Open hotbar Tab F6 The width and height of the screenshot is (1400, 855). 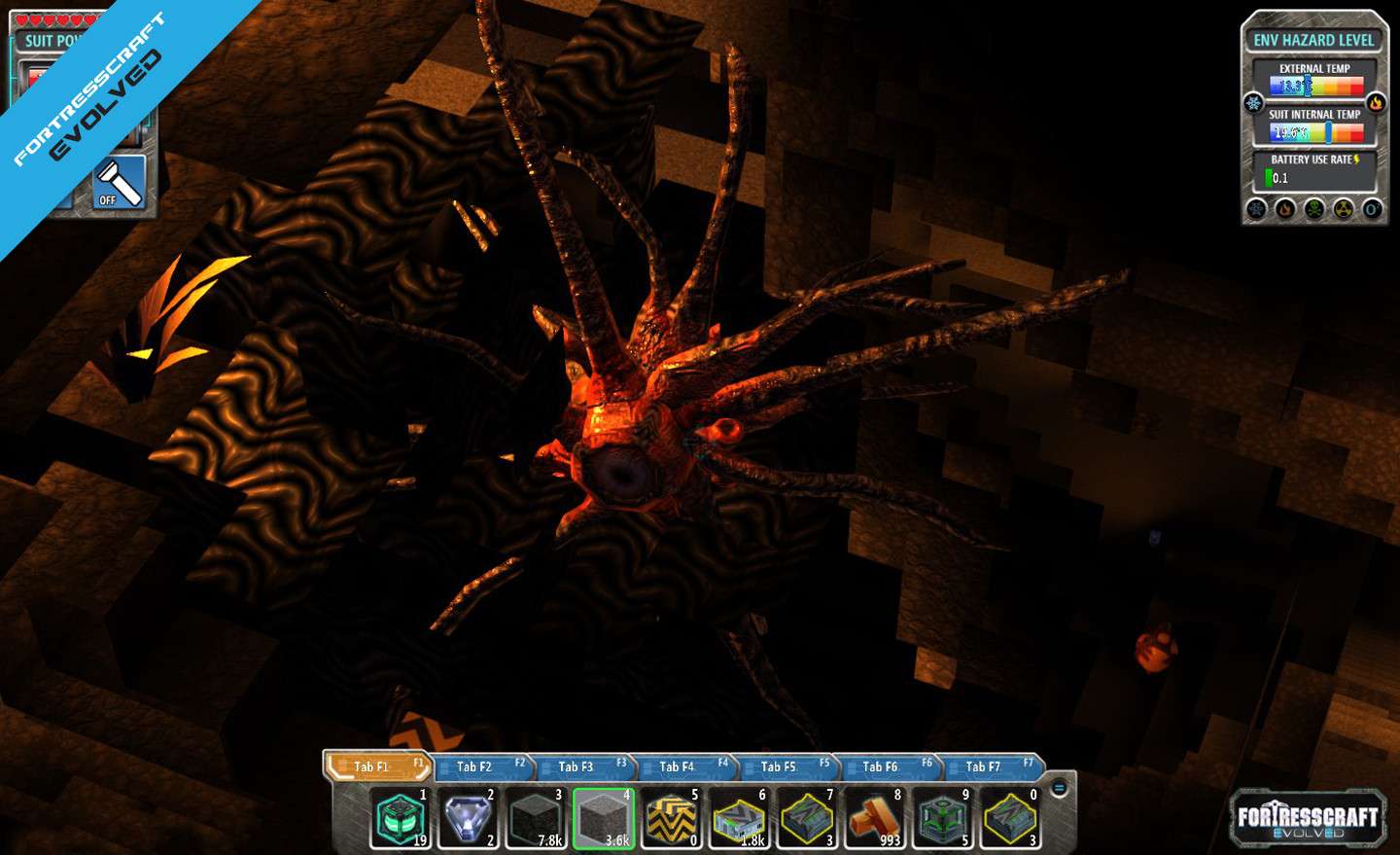click(883, 766)
